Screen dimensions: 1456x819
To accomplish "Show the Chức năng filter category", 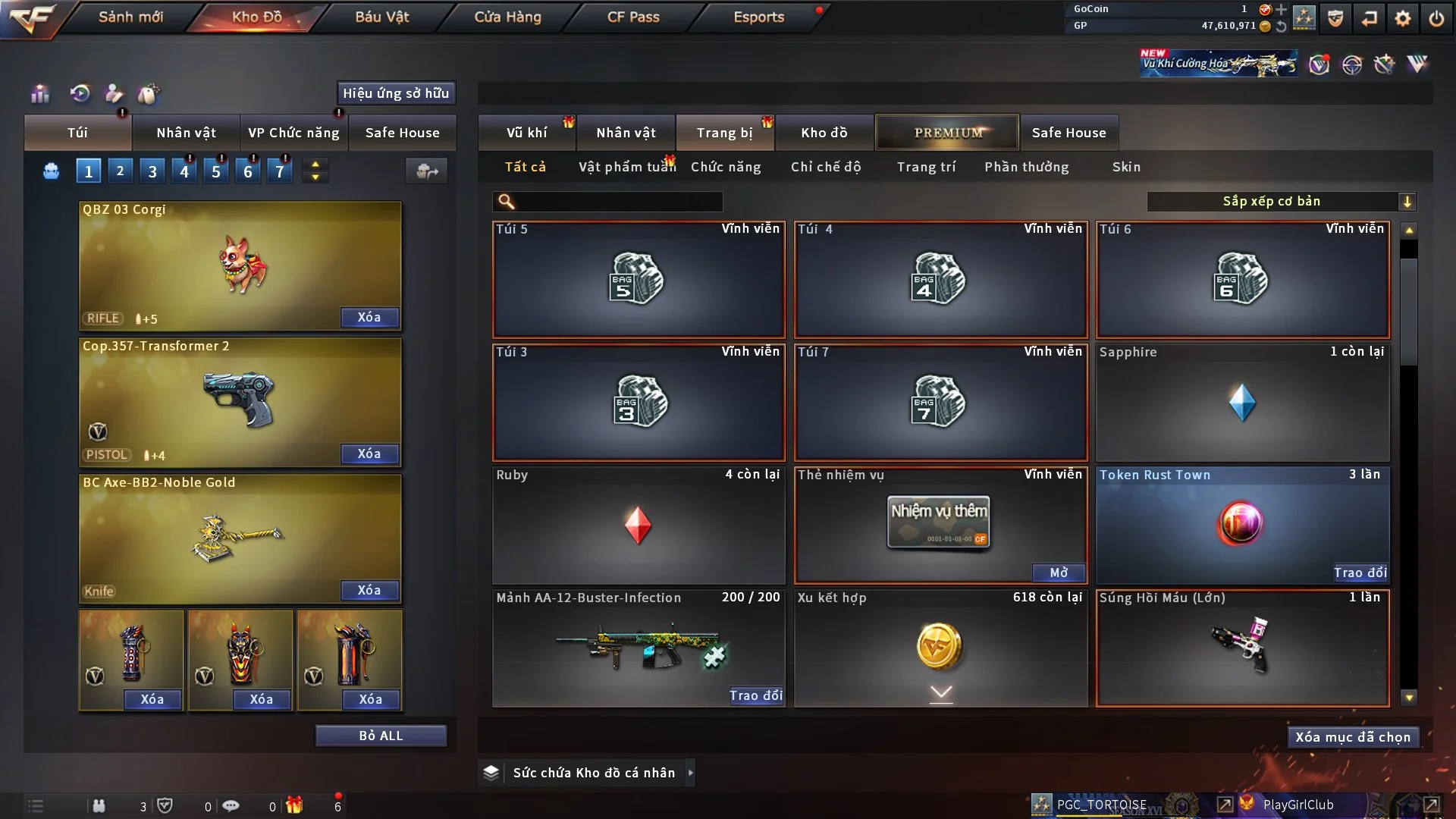I will (726, 167).
